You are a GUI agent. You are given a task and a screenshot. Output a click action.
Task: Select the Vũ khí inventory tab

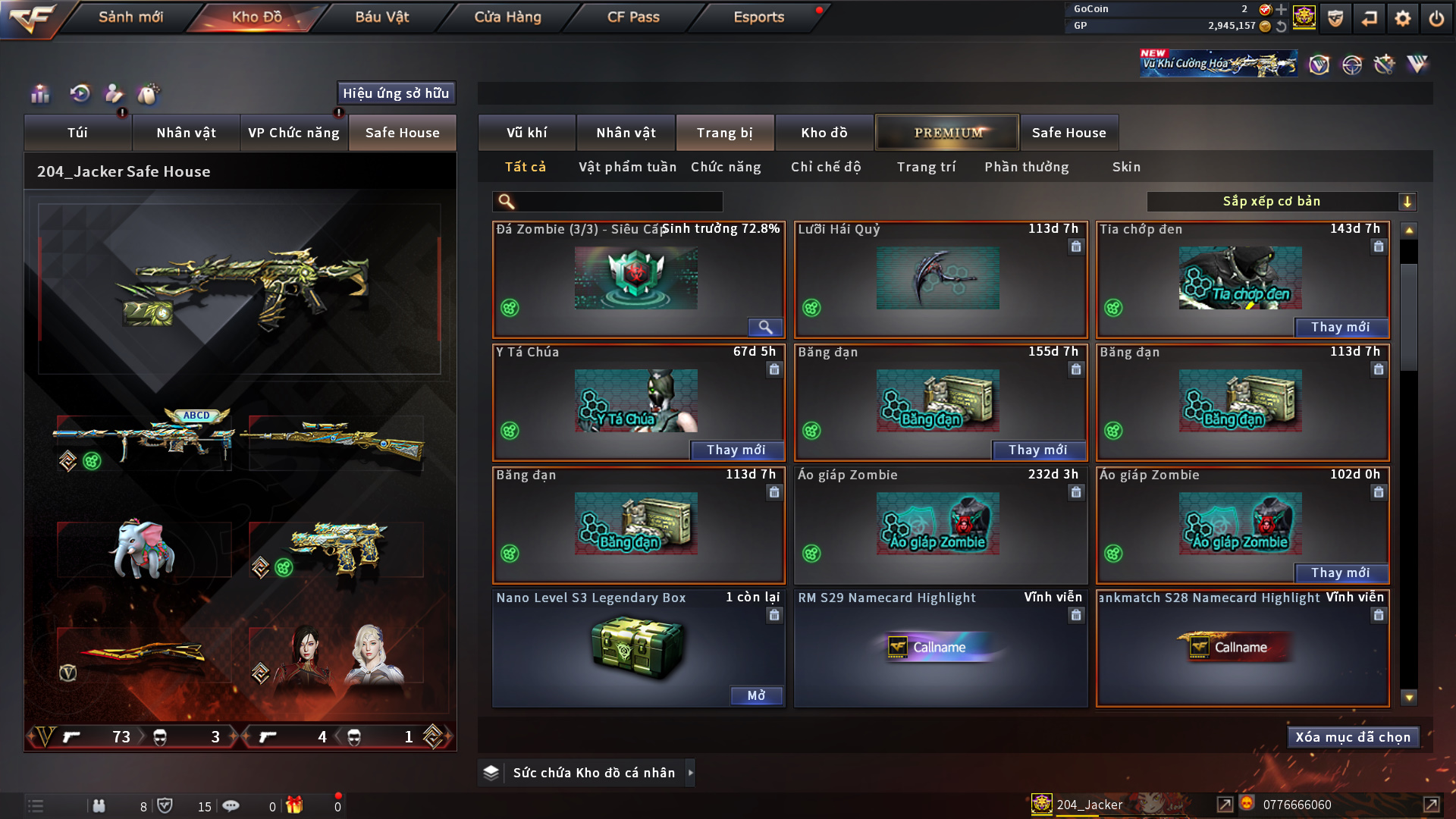click(526, 133)
